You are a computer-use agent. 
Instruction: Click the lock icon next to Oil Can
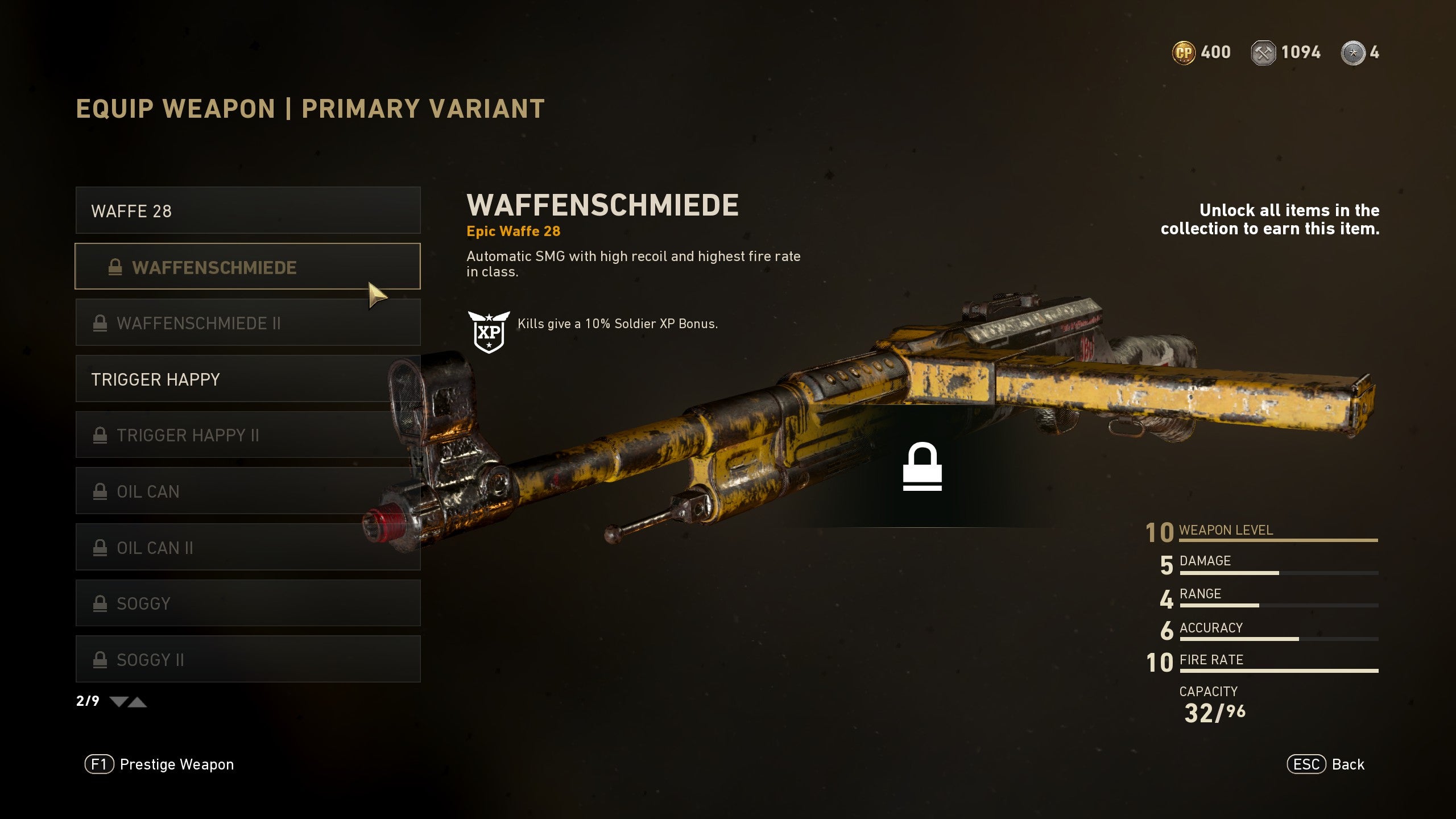[101, 491]
